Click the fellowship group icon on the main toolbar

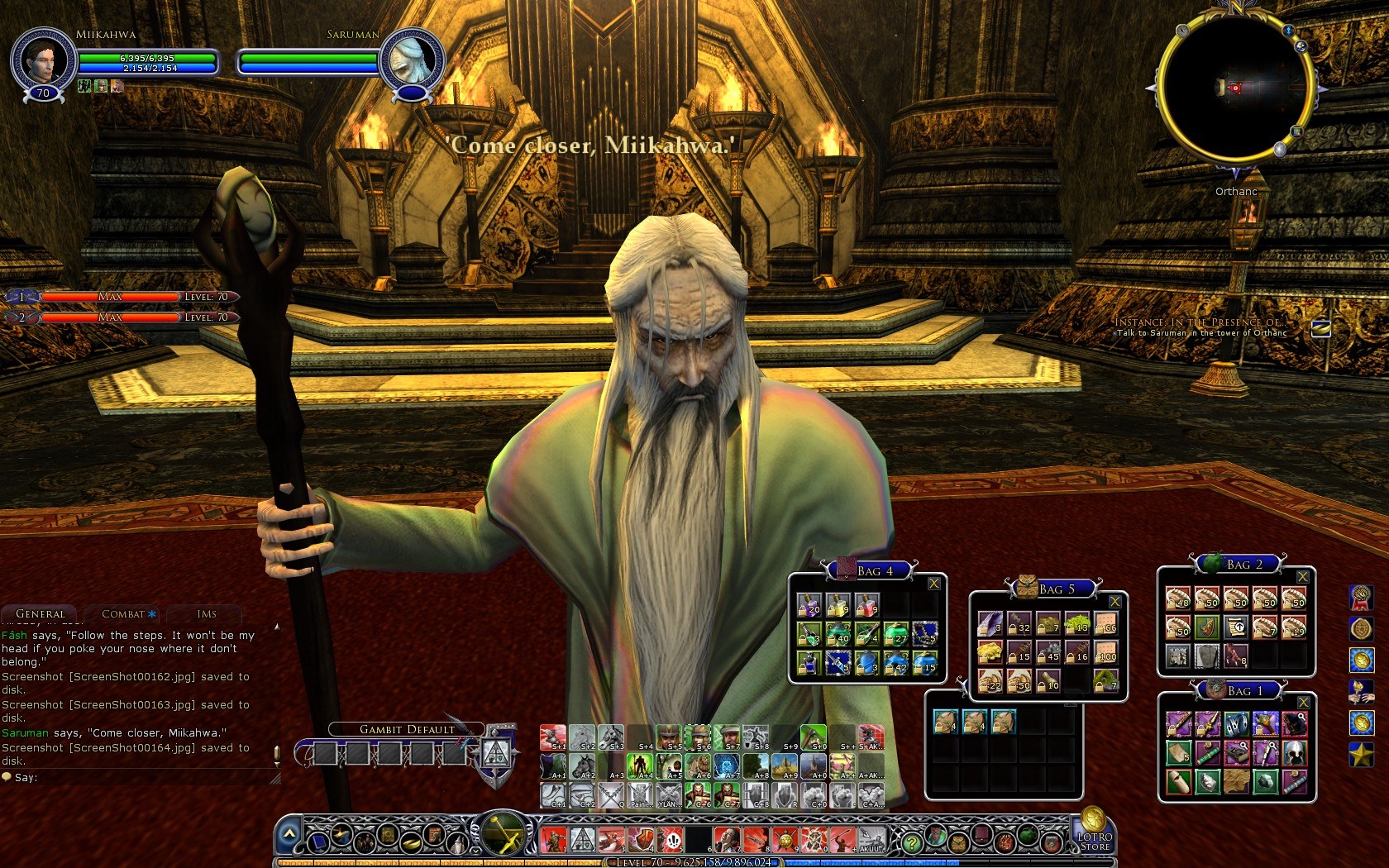pyautogui.click(x=365, y=842)
